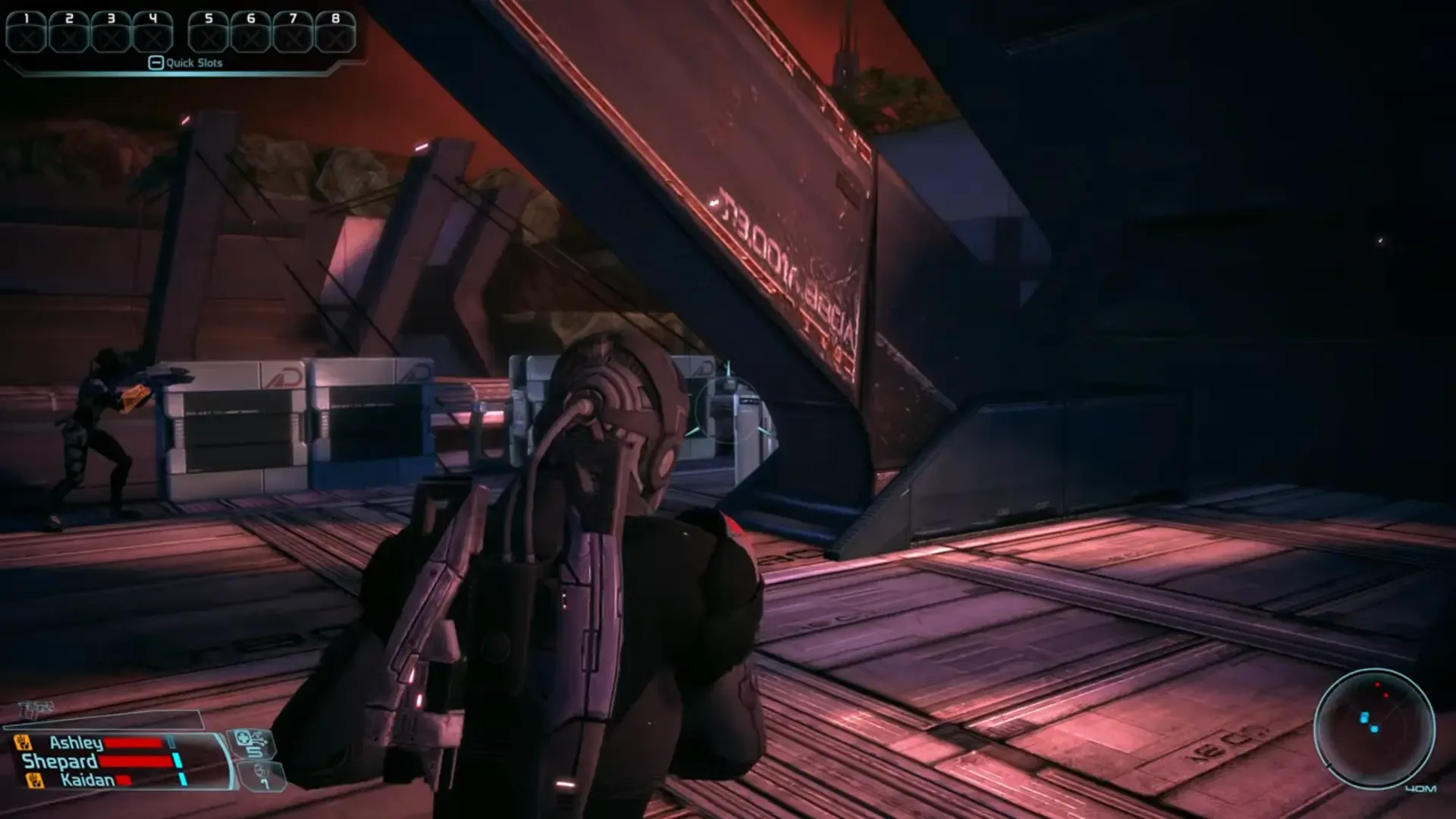The image size is (1456, 819).
Task: Click the Quick Slots label
Action: pyautogui.click(x=196, y=63)
